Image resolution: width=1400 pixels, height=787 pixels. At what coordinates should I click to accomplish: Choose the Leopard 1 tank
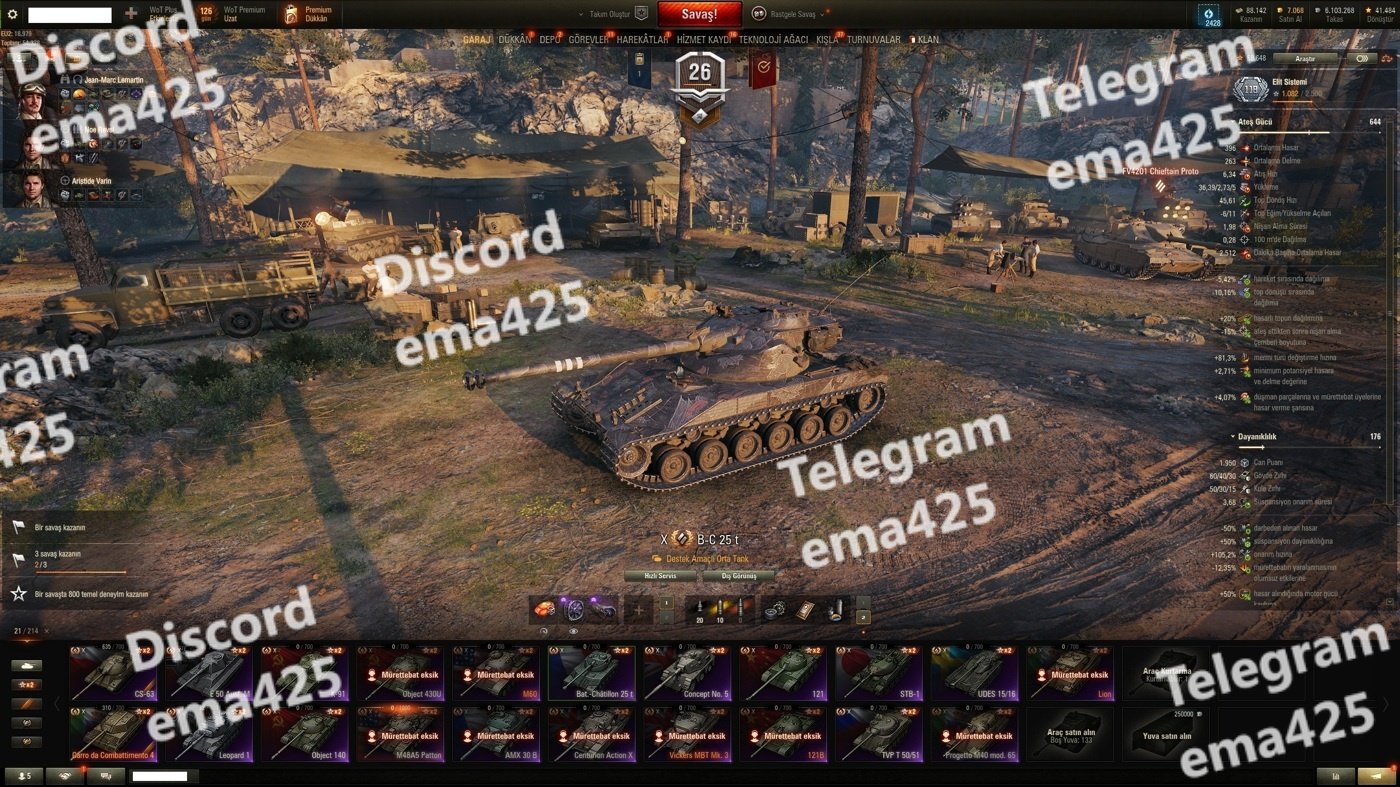[208, 734]
